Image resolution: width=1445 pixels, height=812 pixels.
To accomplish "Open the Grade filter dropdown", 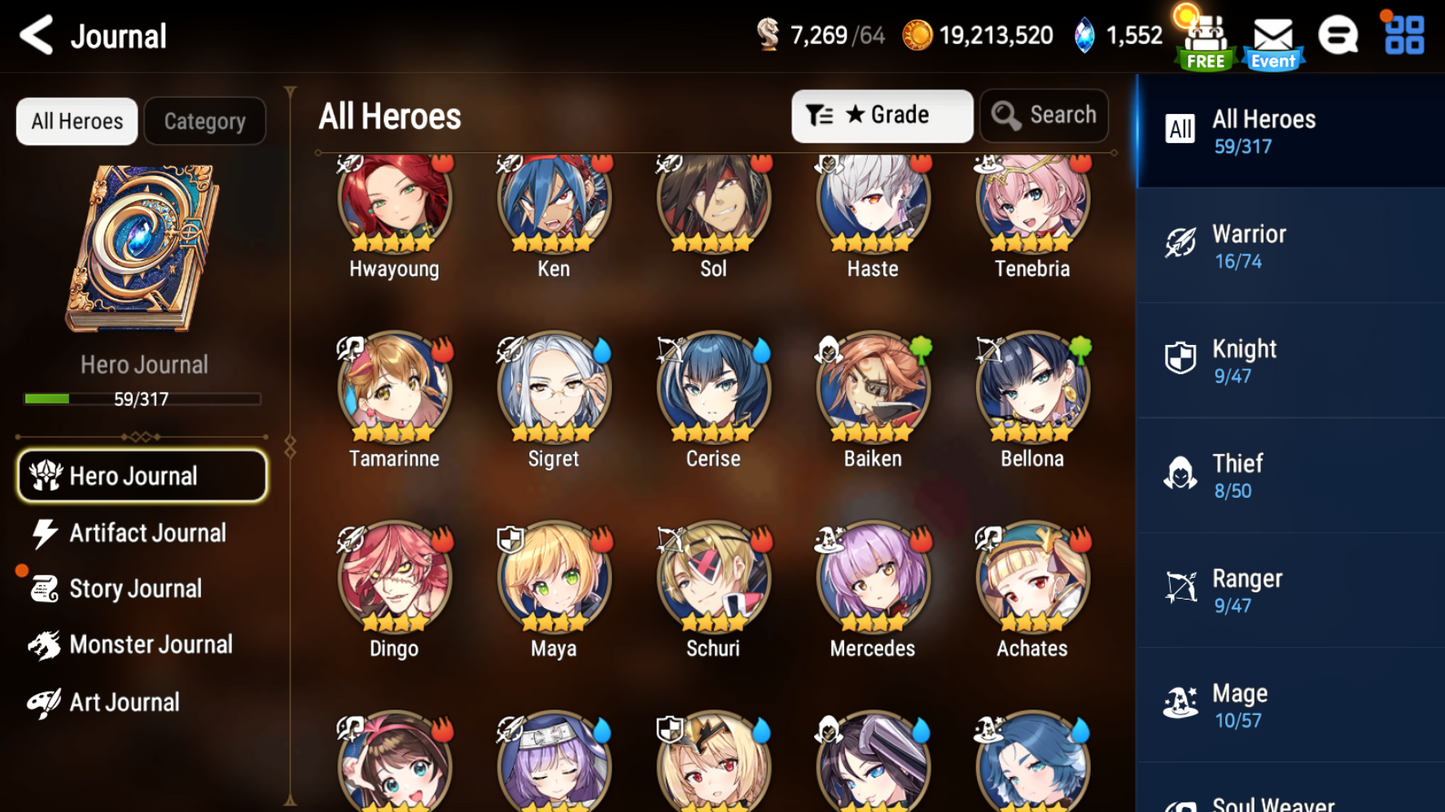I will pos(881,115).
